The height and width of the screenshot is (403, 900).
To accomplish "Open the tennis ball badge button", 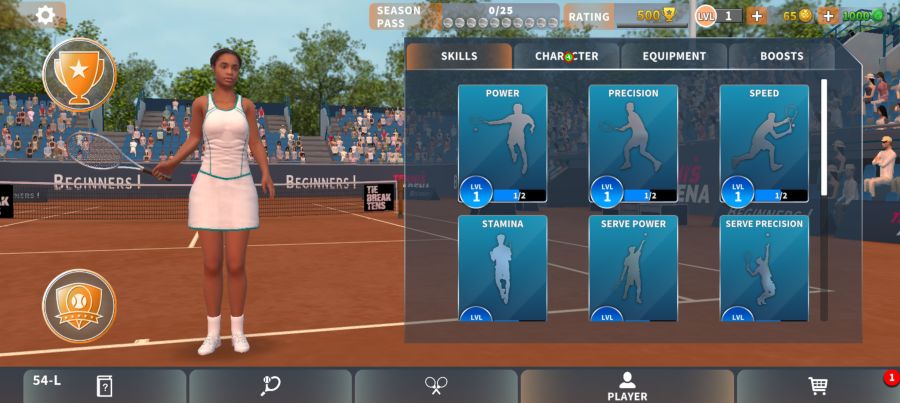I will tap(79, 305).
